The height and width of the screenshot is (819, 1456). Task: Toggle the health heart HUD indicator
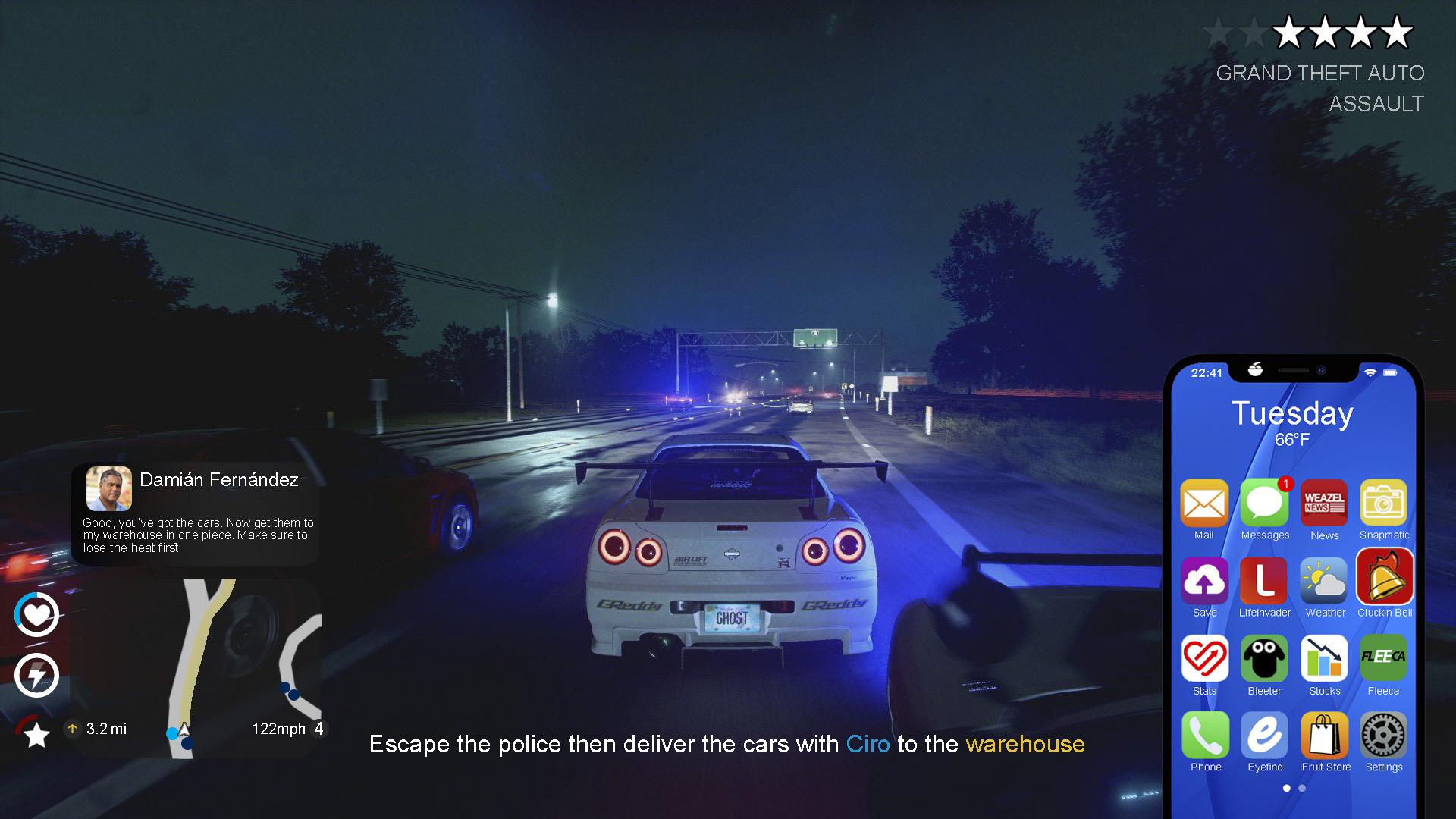[x=36, y=614]
